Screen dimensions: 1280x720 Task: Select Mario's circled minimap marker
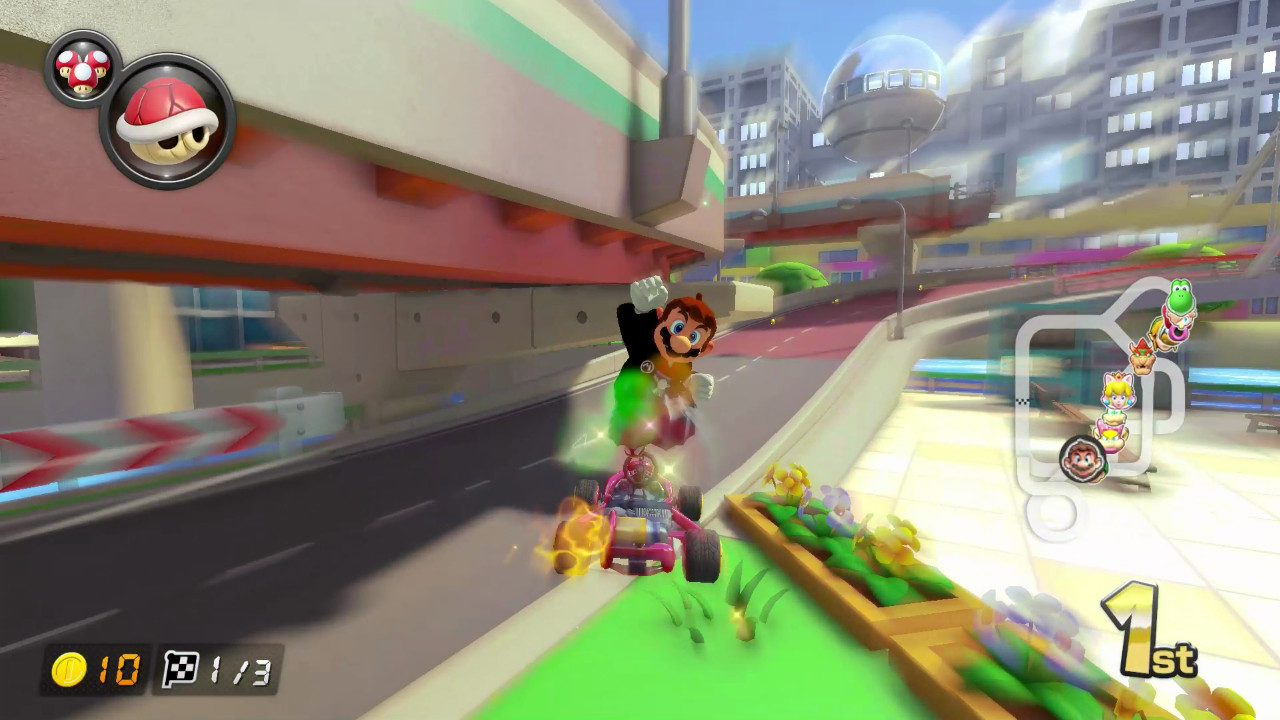tap(1084, 458)
